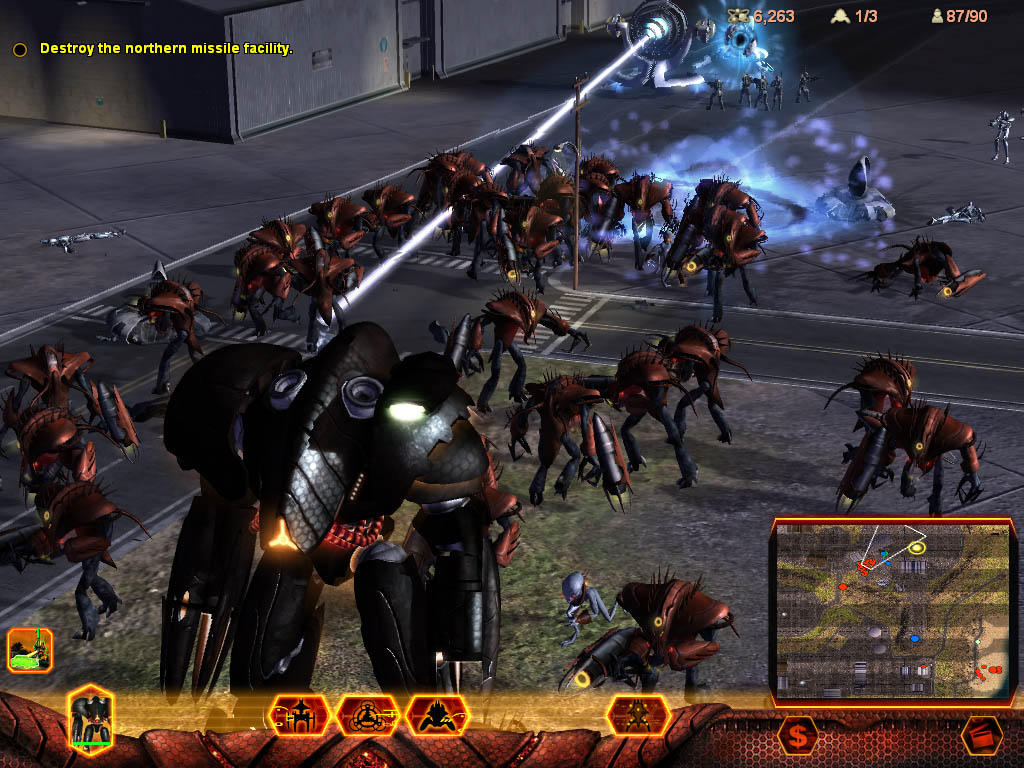Select the walker unit portrait
The width and height of the screenshot is (1024, 768).
point(92,717)
